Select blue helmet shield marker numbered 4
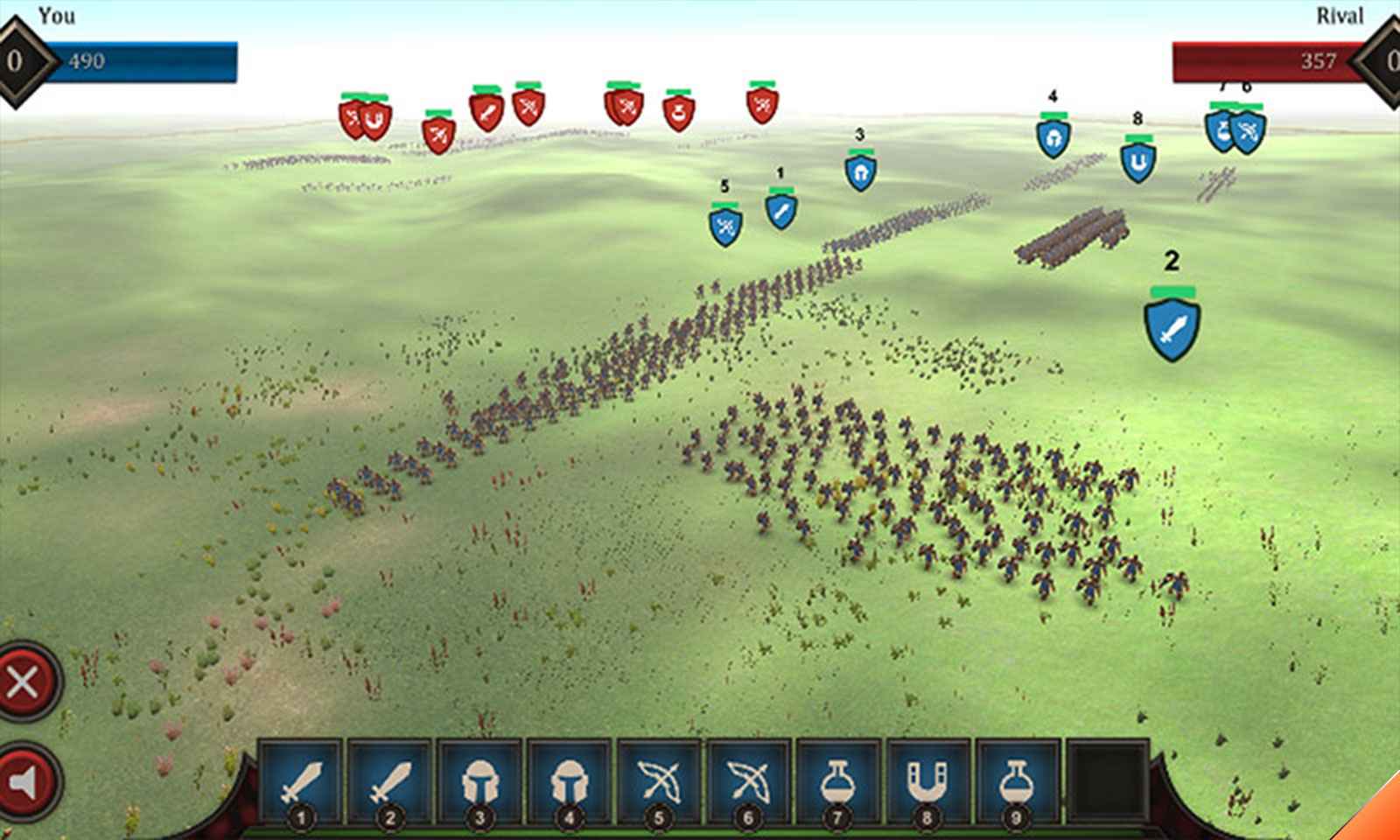 click(1053, 139)
